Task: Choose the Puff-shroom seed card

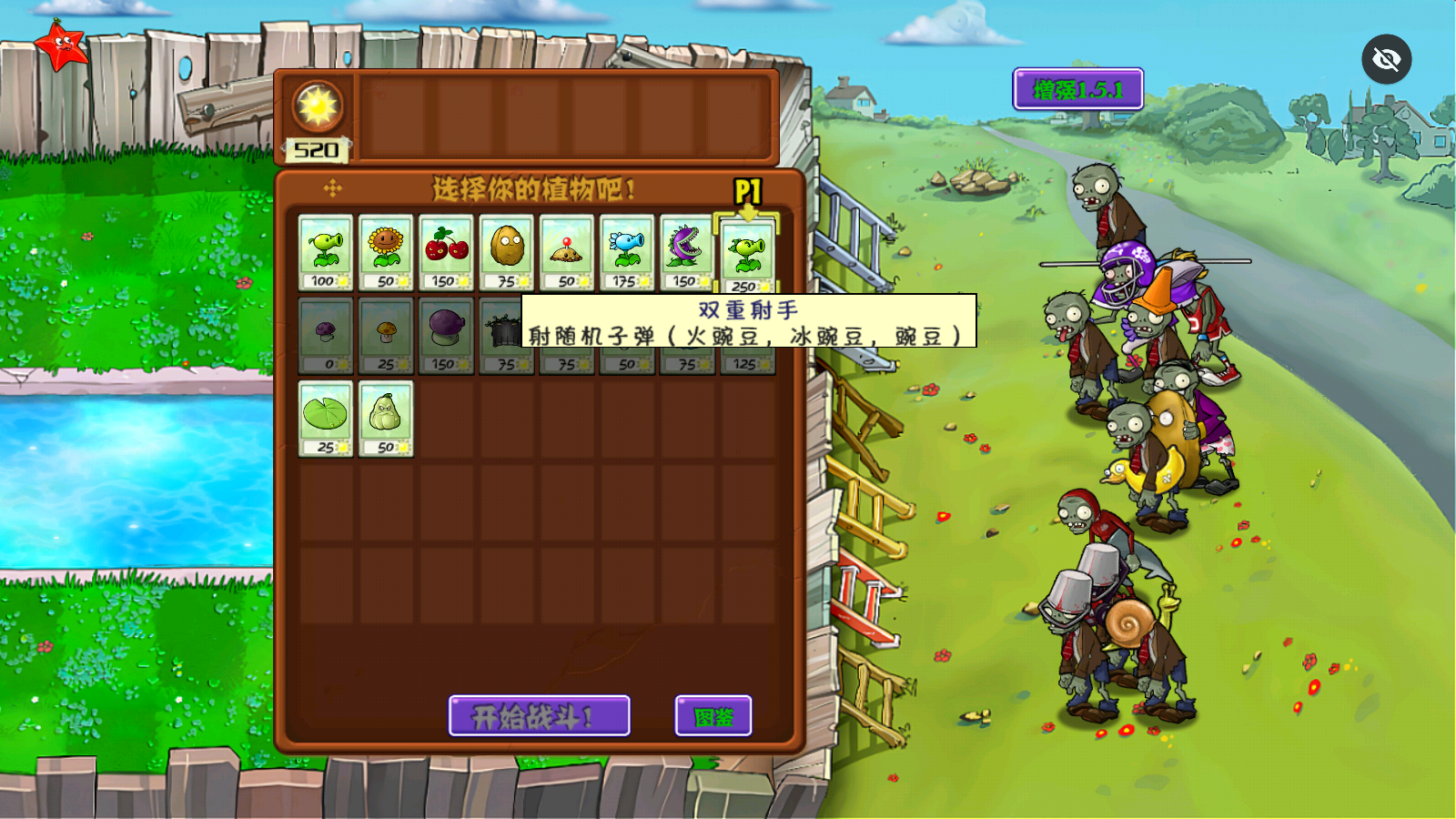Action: click(326, 335)
